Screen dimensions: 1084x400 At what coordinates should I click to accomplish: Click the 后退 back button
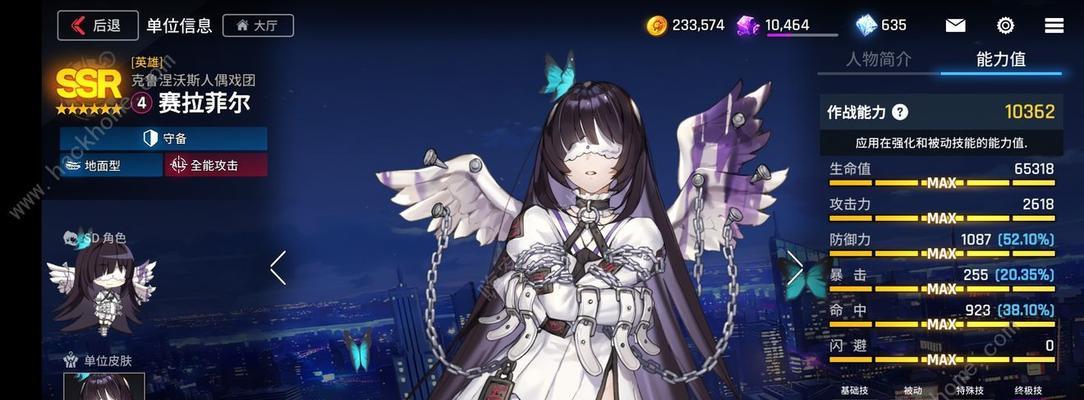[97, 25]
